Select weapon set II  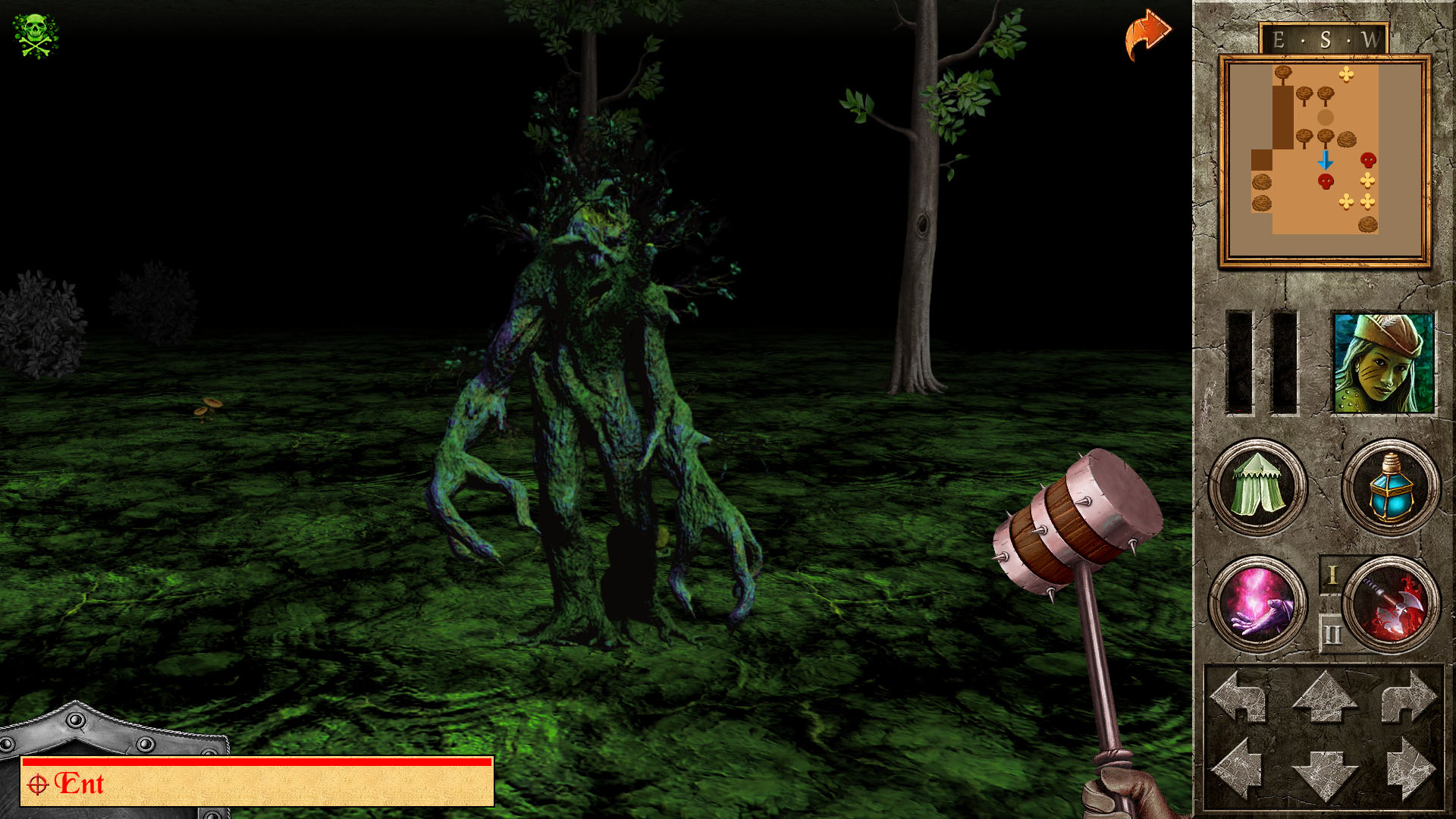point(1332,632)
